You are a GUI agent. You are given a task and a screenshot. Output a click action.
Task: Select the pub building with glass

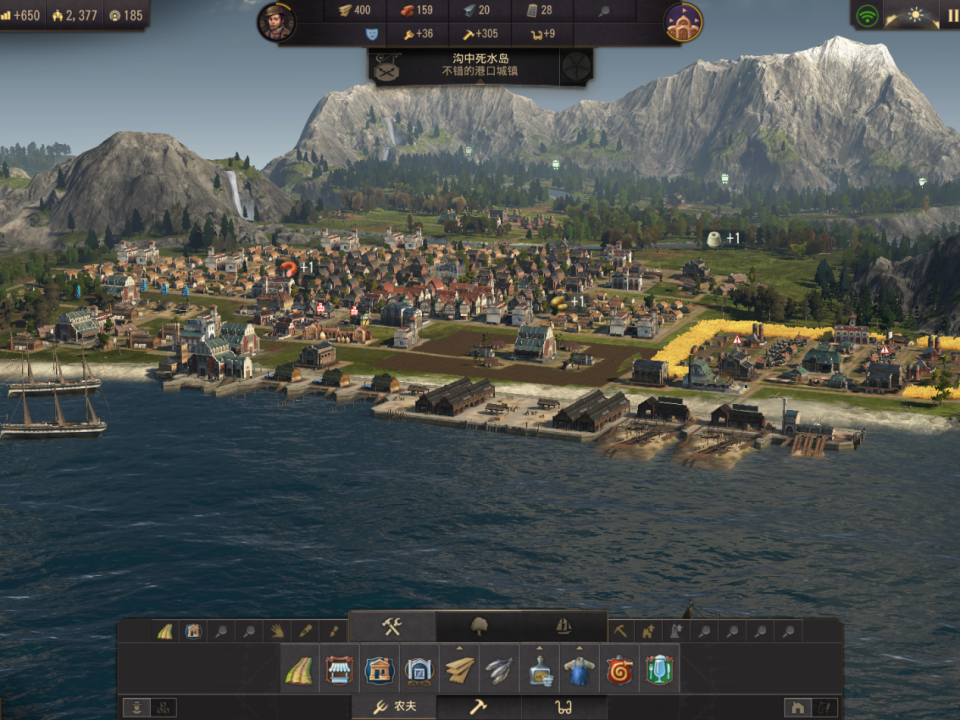coord(659,669)
